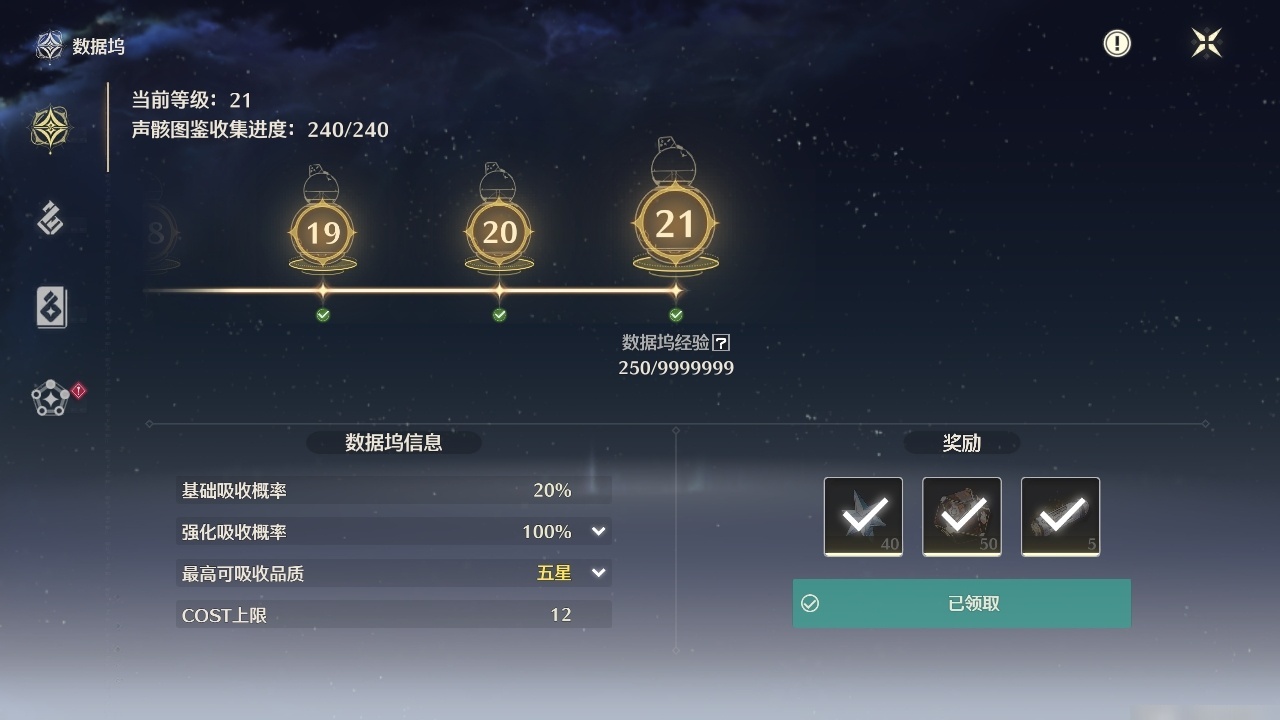Click the exclamation info icon at top right
The image size is (1280, 720).
[x=1116, y=43]
